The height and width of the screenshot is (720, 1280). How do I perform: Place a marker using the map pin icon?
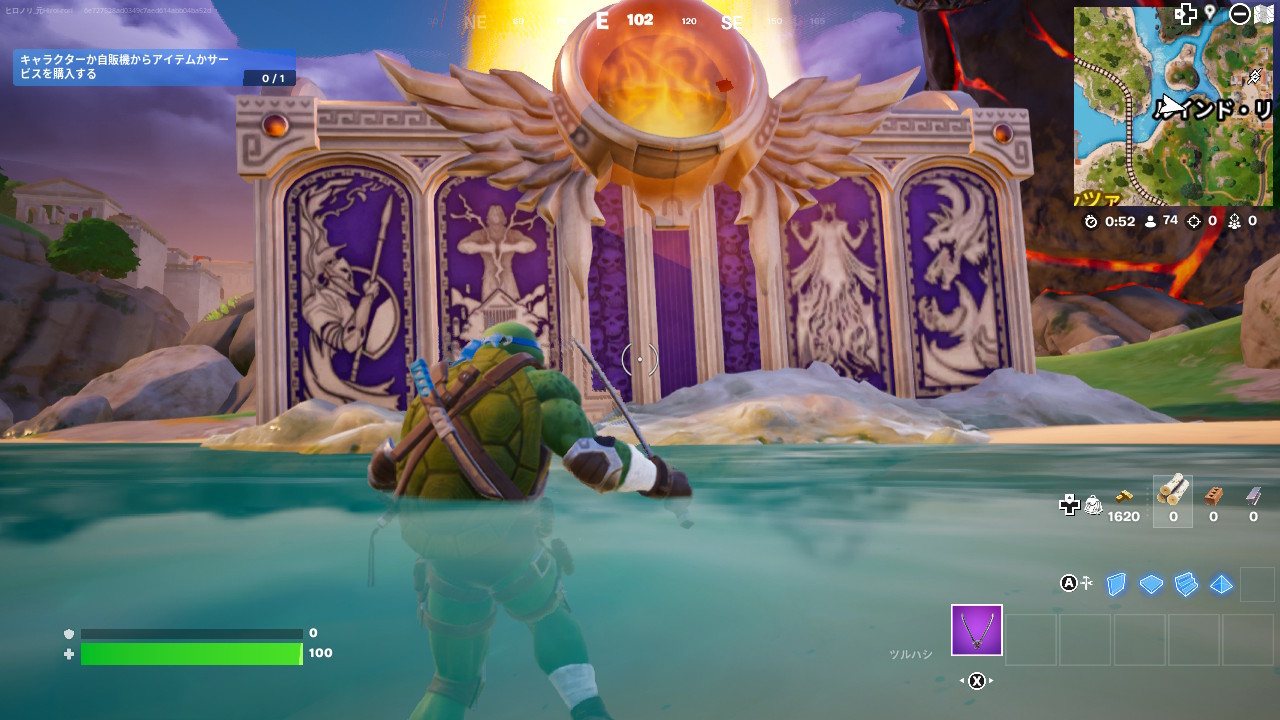[1210, 12]
